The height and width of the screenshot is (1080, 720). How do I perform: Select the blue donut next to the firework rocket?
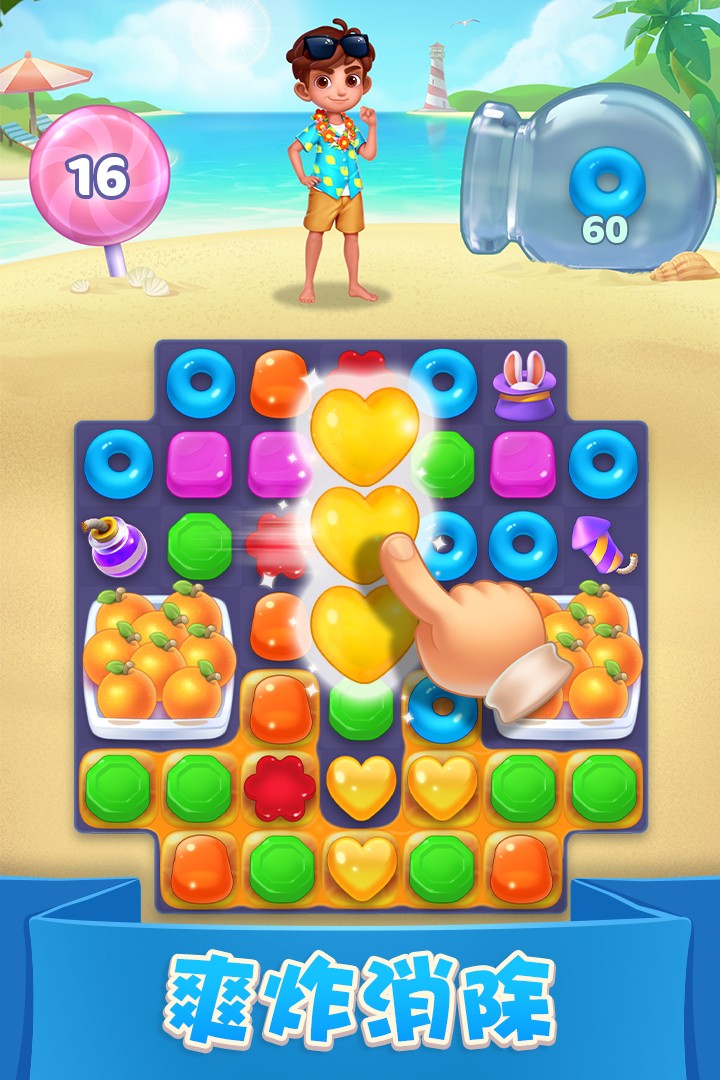522,546
